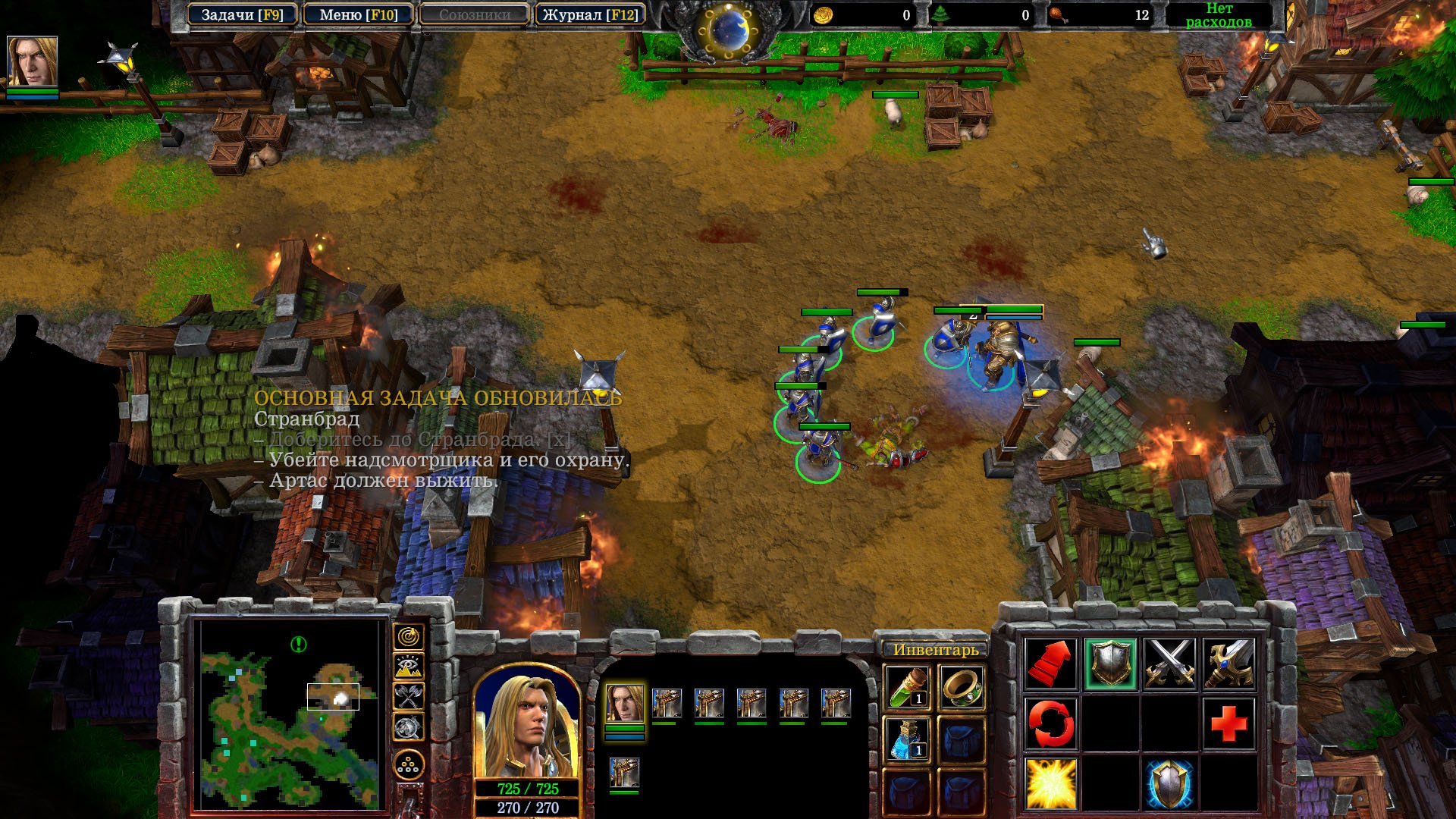Toggle minimap terrain display button
Image resolution: width=1456 pixels, height=819 pixels.
[x=409, y=667]
